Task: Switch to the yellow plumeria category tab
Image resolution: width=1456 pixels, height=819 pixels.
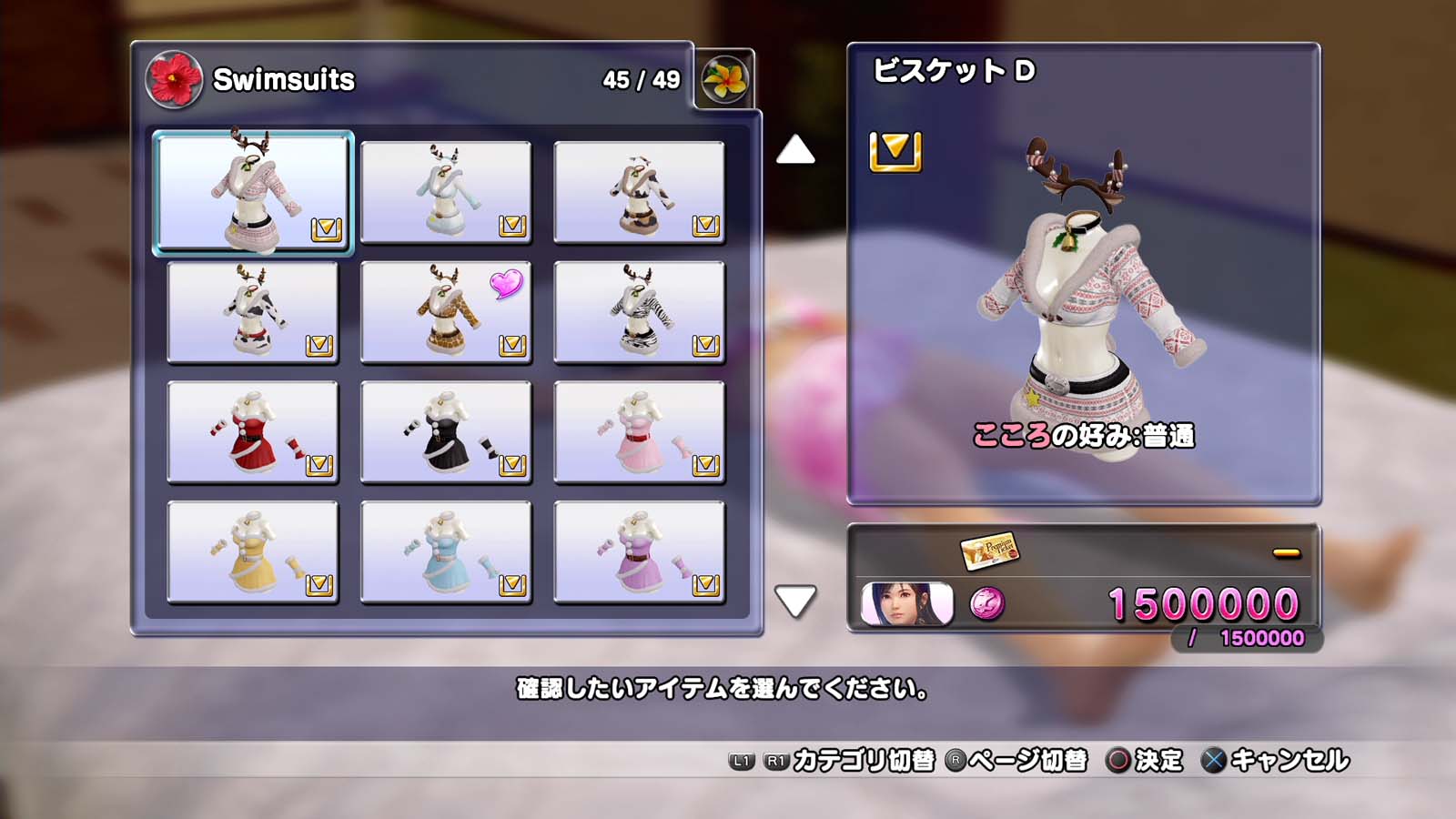Action: tap(724, 79)
